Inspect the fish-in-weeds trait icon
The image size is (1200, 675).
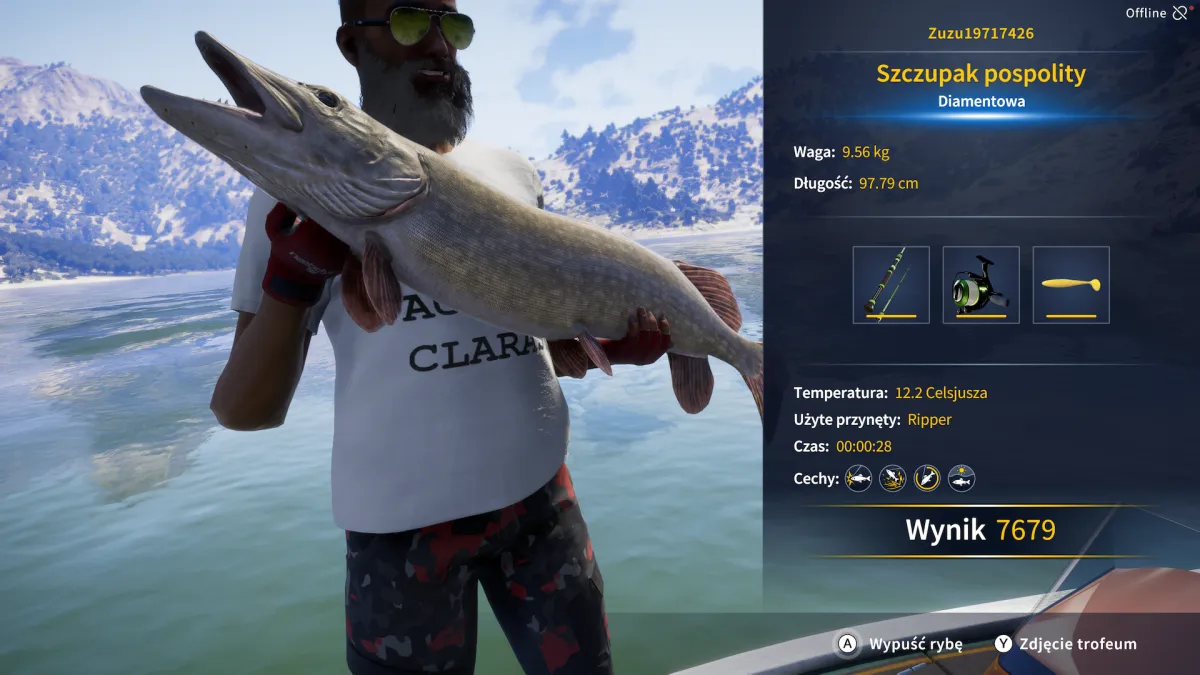pyautogui.click(x=893, y=478)
